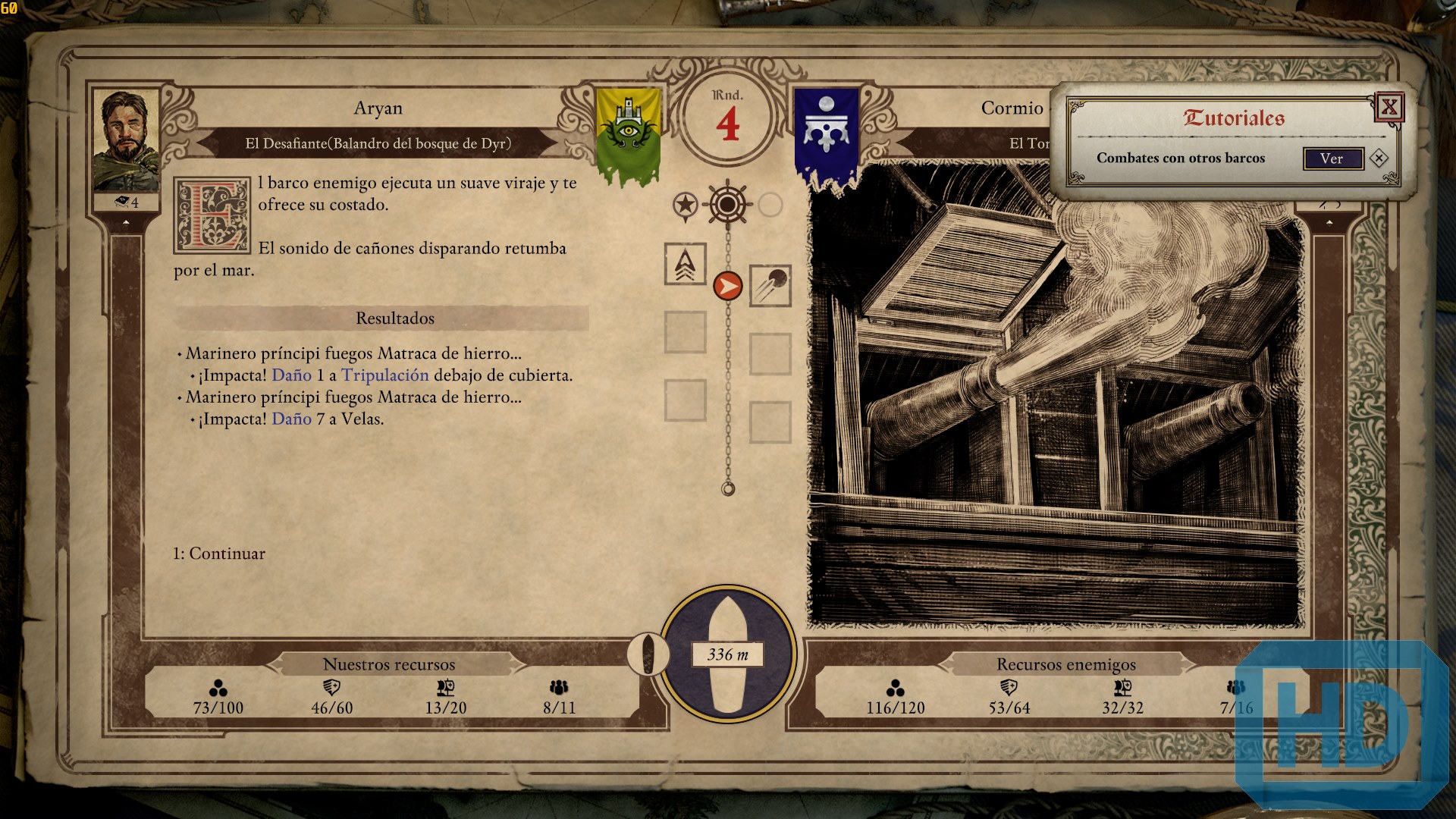Click the 336 m distance ship indicator
Screen dimensions: 1456x819
coord(727,654)
